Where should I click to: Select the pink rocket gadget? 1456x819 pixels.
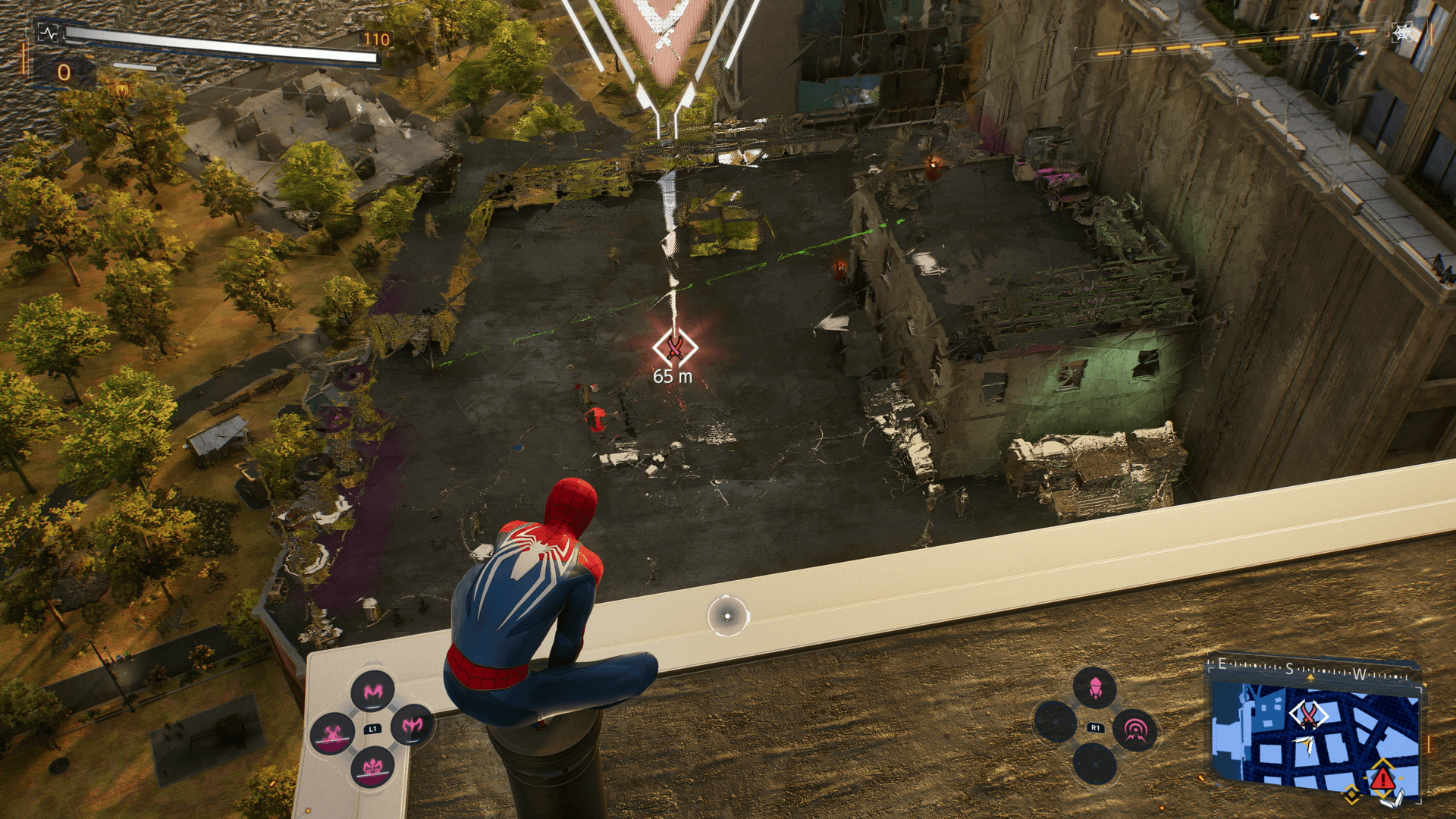(1094, 688)
